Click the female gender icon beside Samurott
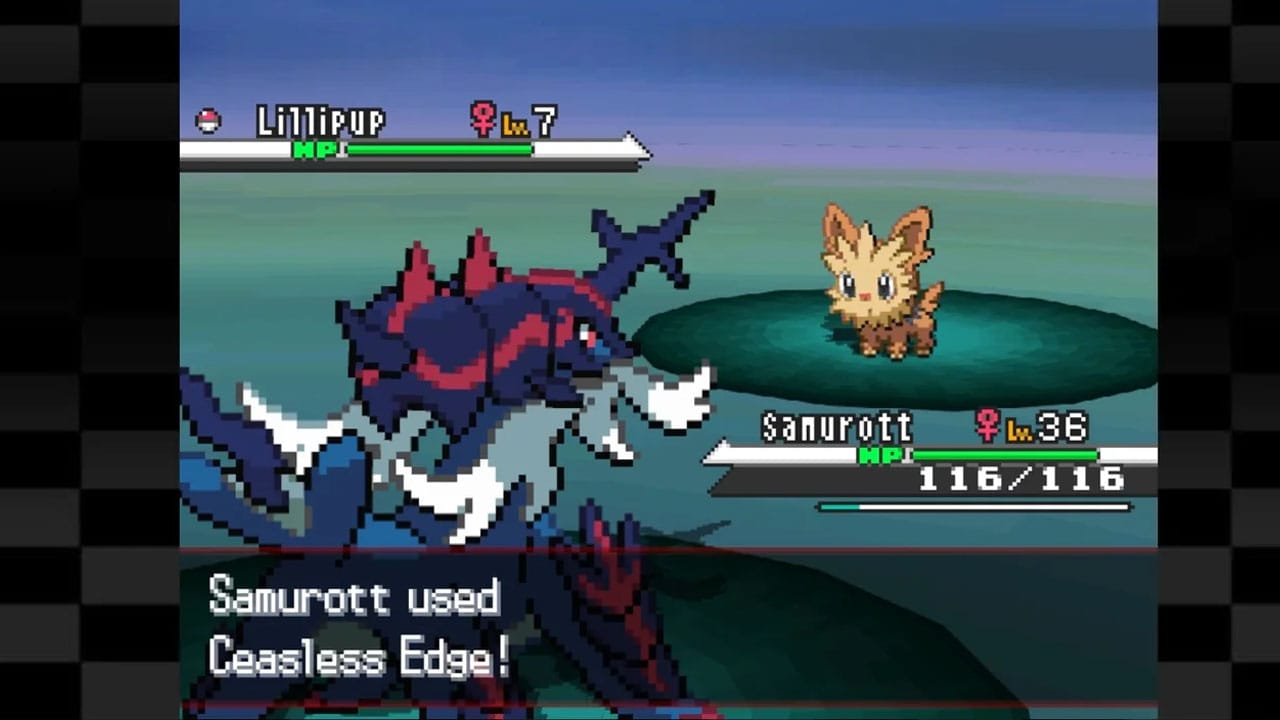 (x=988, y=426)
